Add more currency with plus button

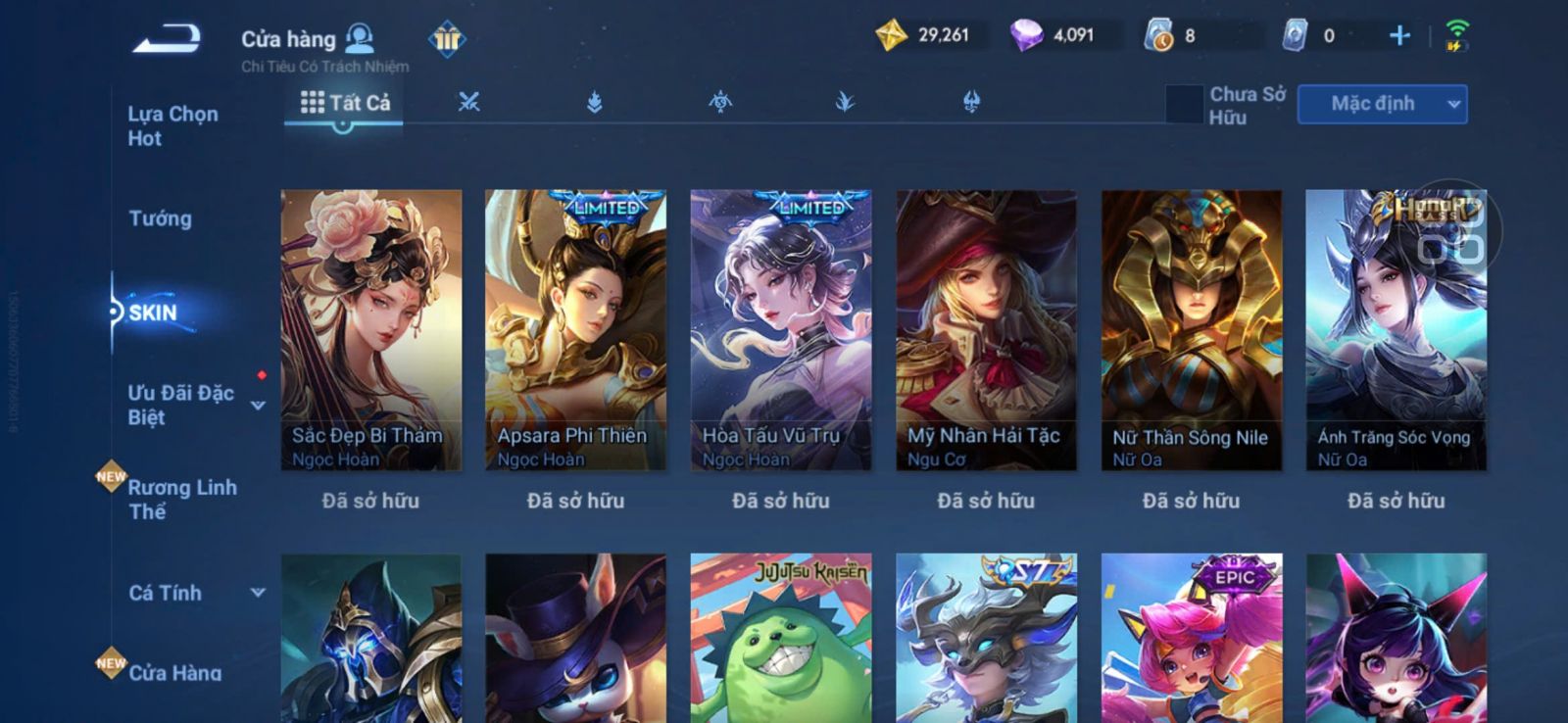tap(1399, 36)
